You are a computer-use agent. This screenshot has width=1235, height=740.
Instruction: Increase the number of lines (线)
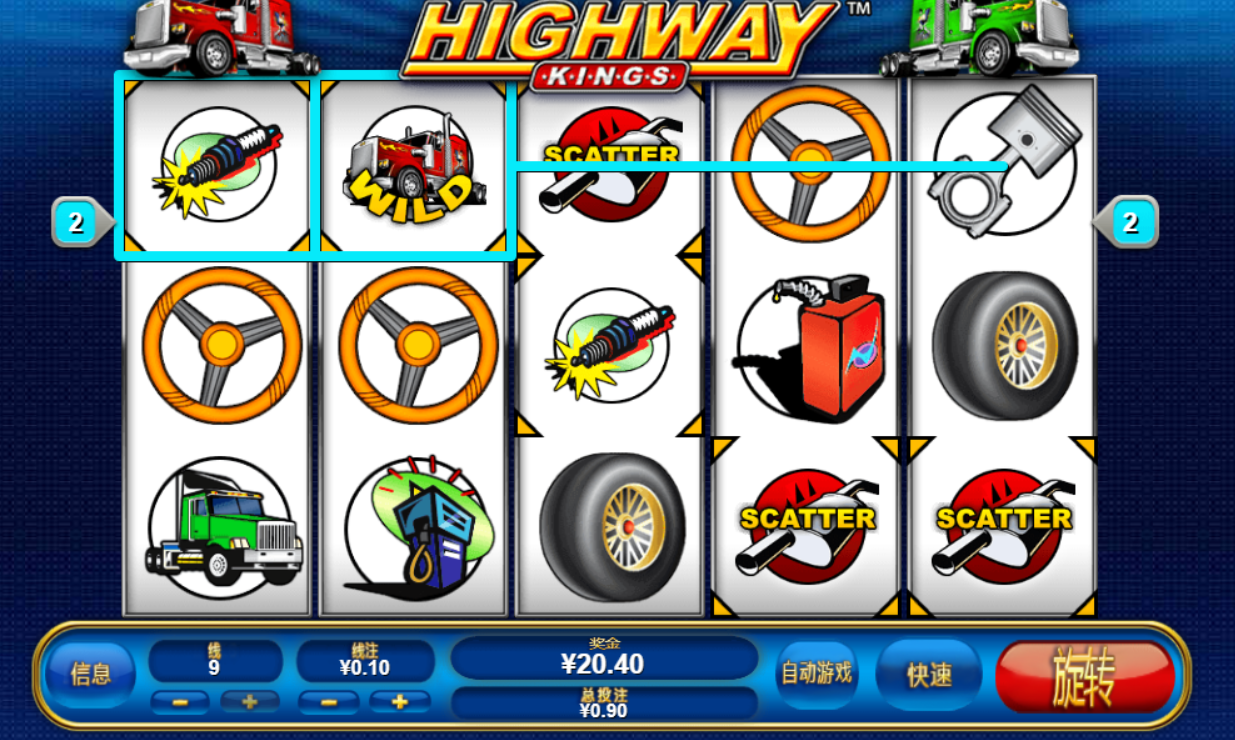[x=250, y=702]
